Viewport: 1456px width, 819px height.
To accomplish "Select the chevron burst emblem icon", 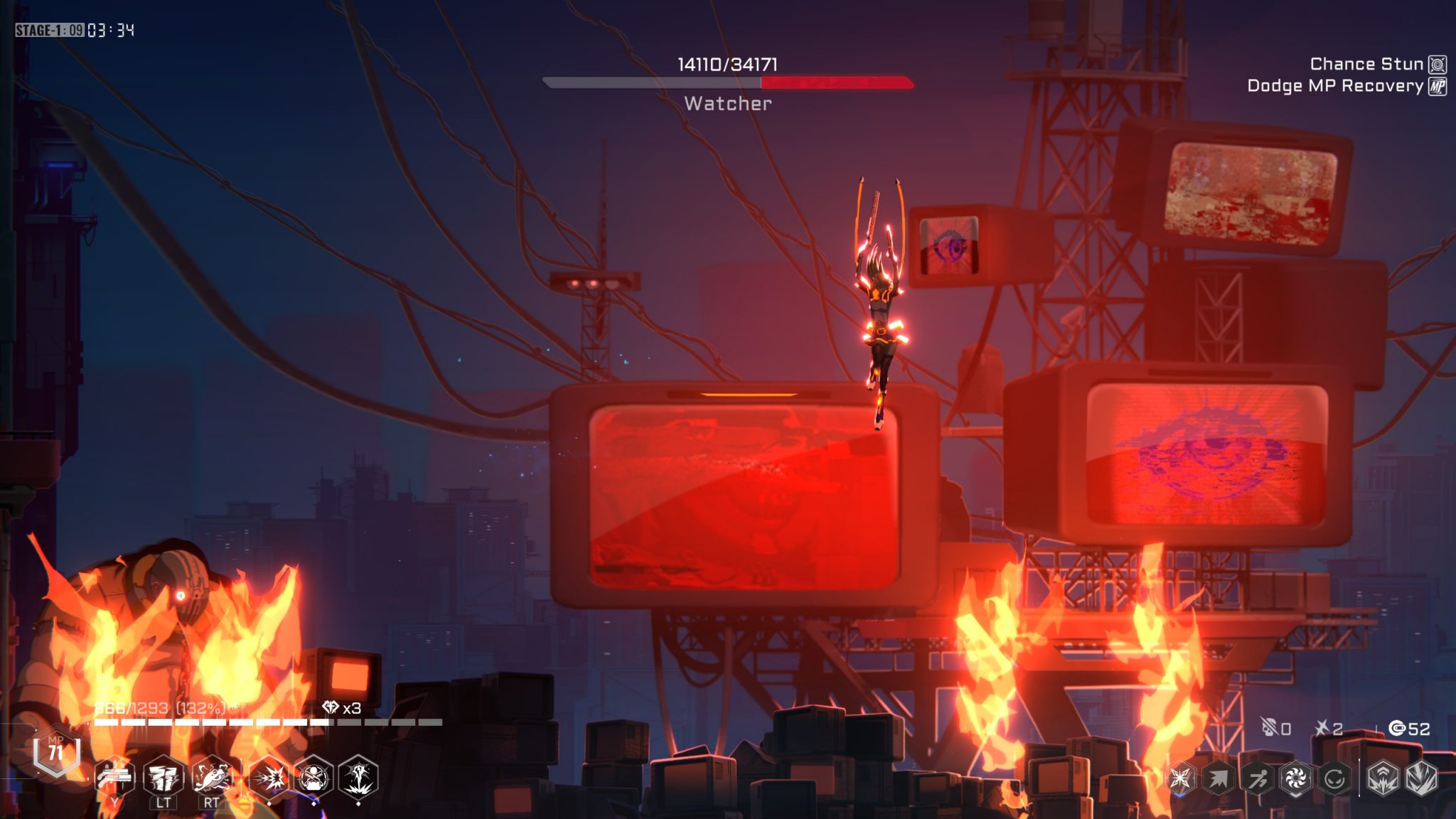I will (x=1383, y=778).
